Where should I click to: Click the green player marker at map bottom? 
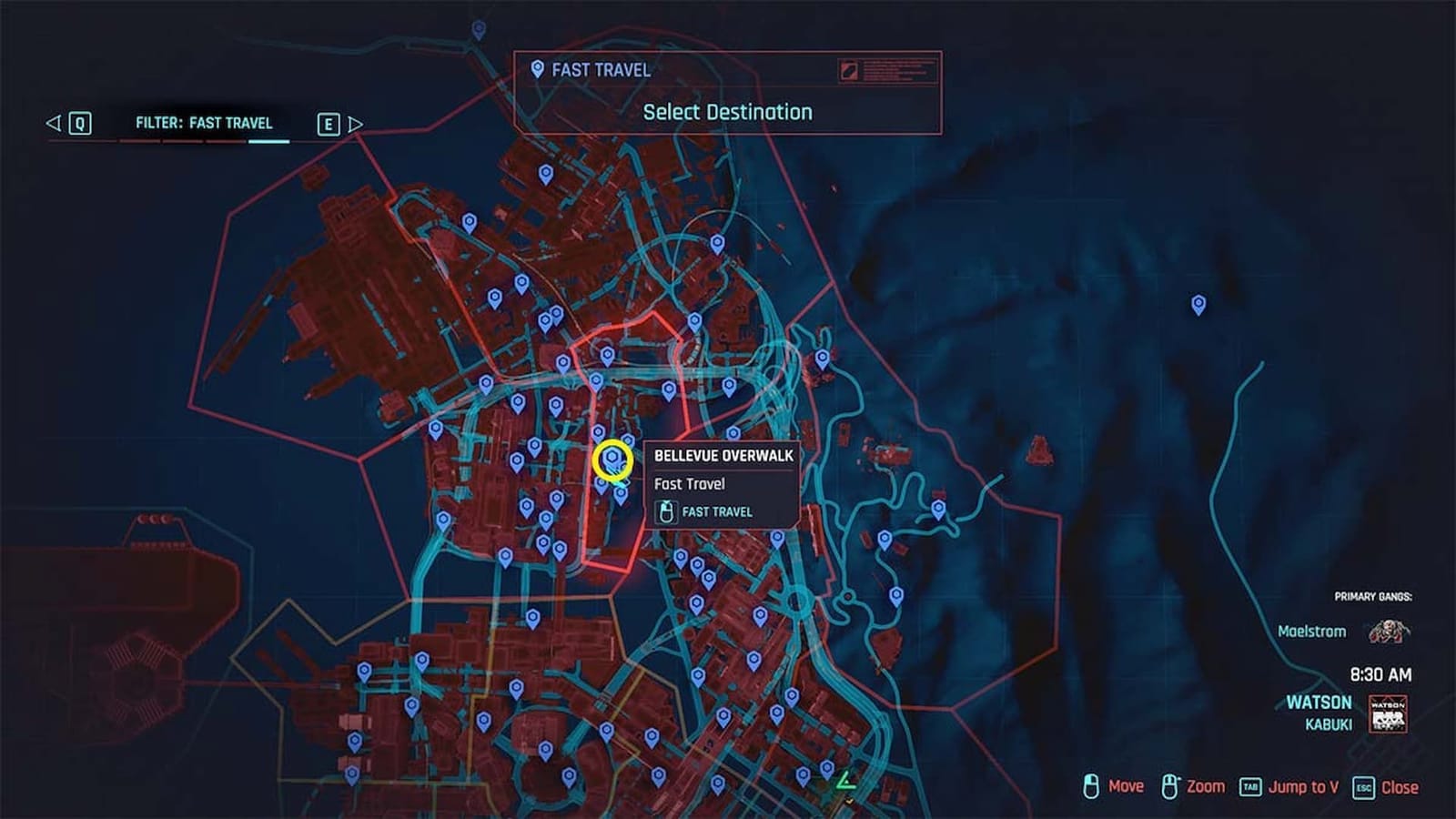coord(846,781)
